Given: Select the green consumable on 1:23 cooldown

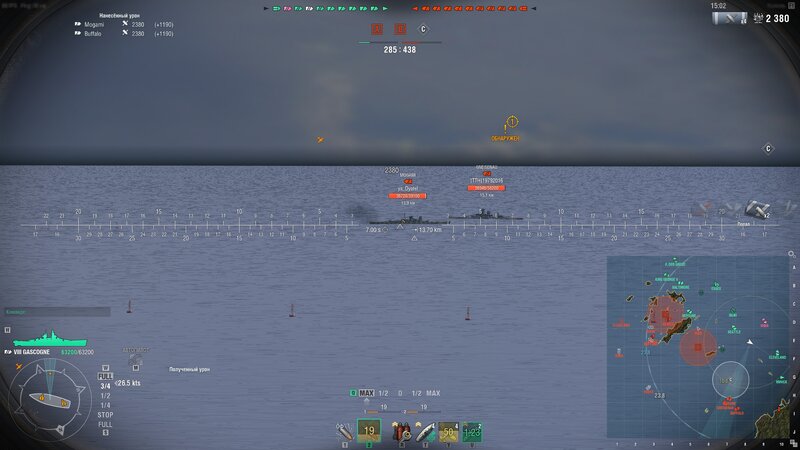Looking at the screenshot, I should pos(472,431).
